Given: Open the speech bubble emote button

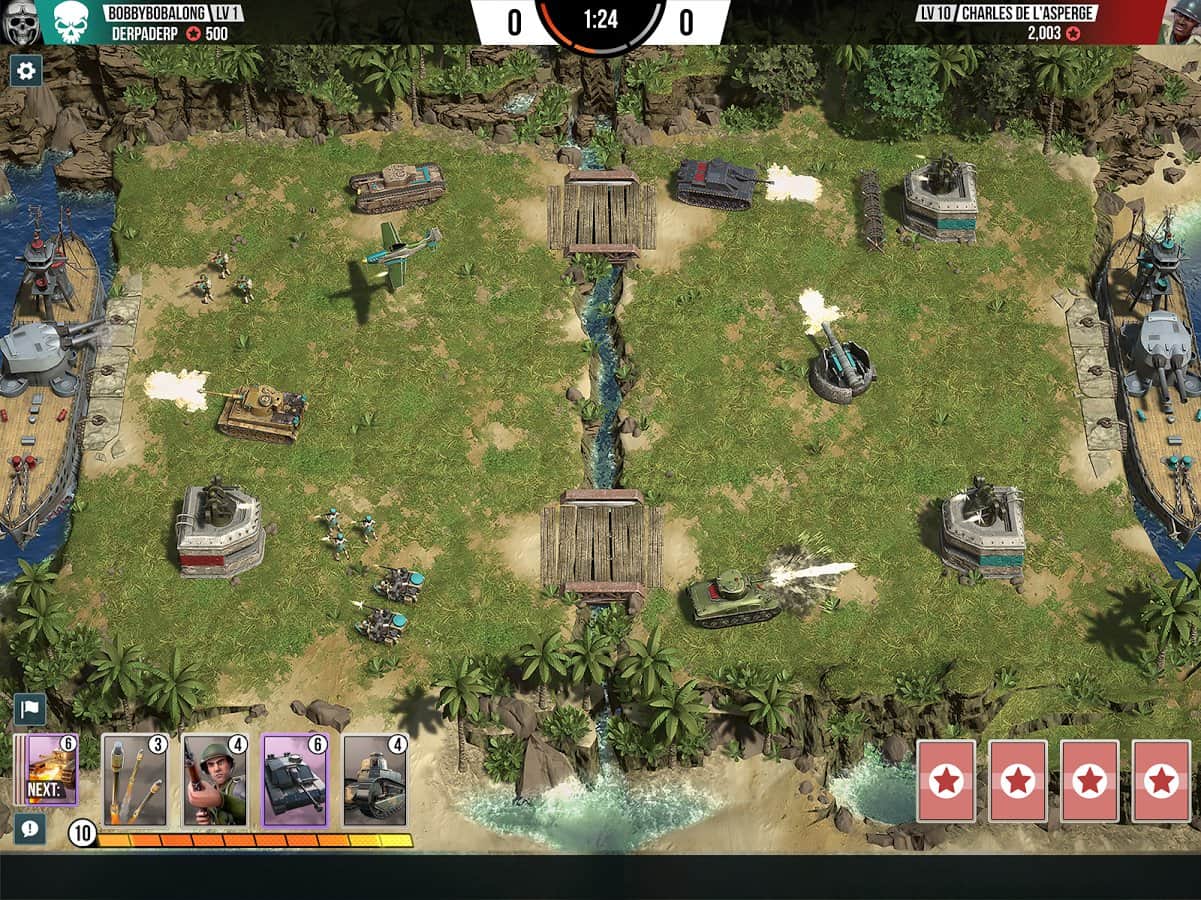Looking at the screenshot, I should point(29,828).
